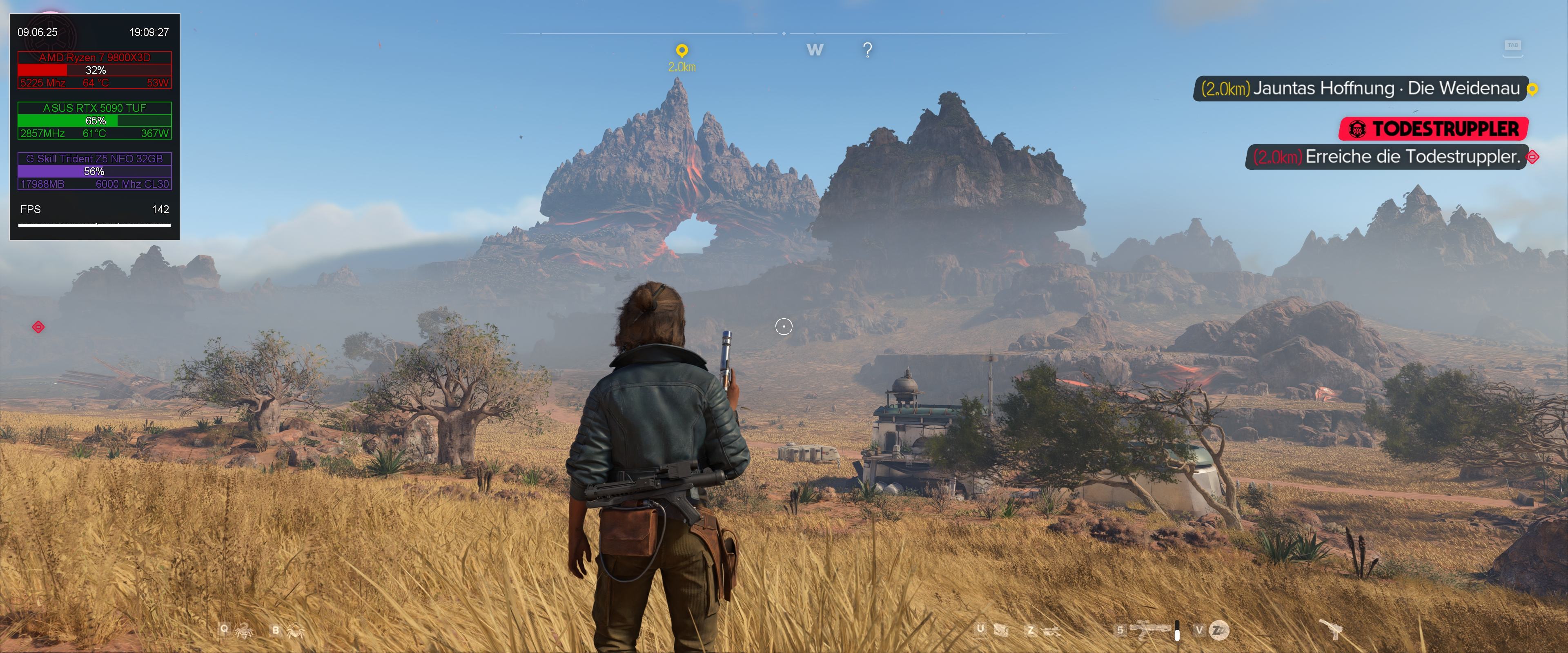Screen dimensions: 1568x653
Task: Summon the speeder bike icon
Action: 1051,631
